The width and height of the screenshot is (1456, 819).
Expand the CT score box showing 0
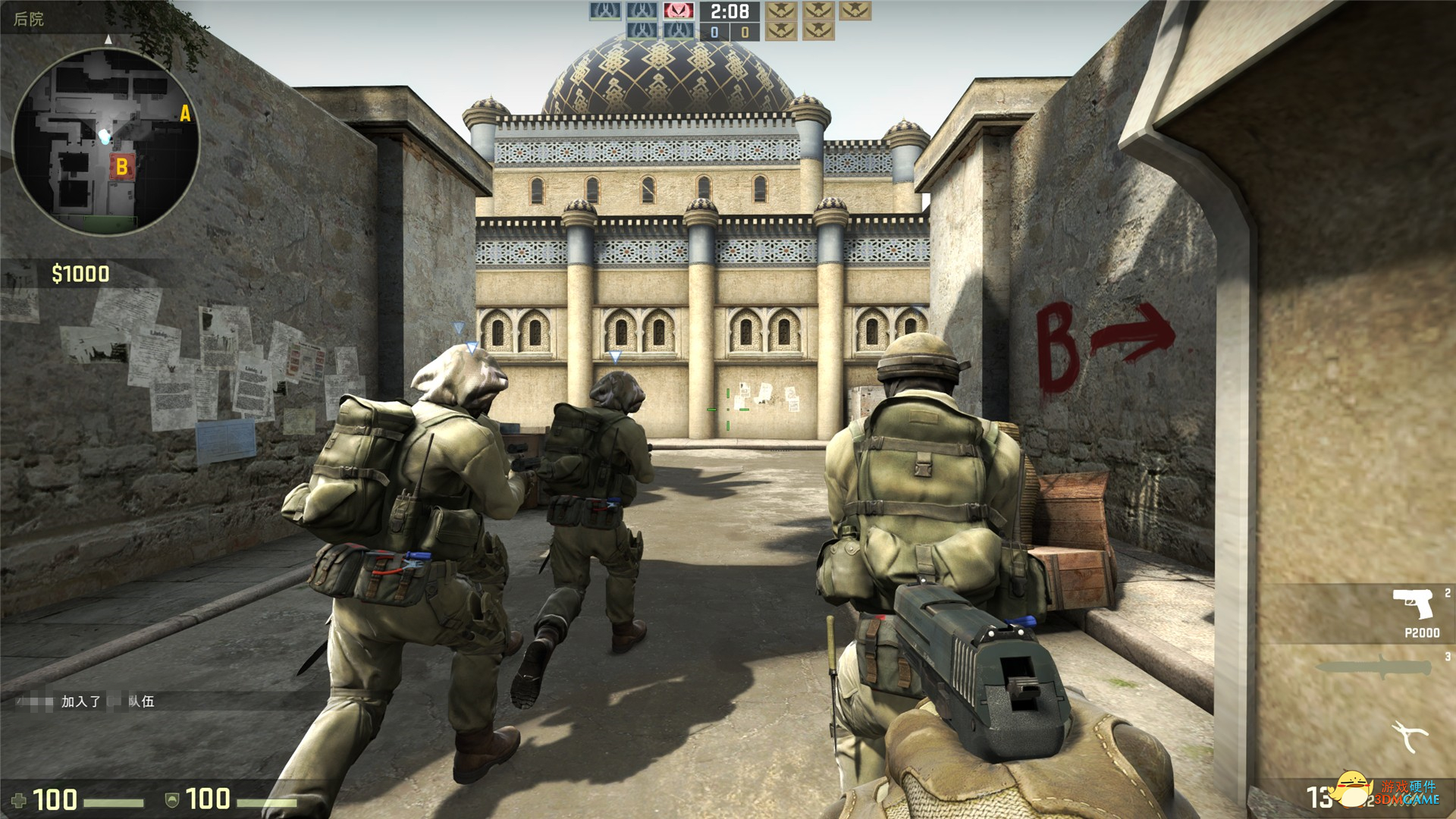pos(714,31)
